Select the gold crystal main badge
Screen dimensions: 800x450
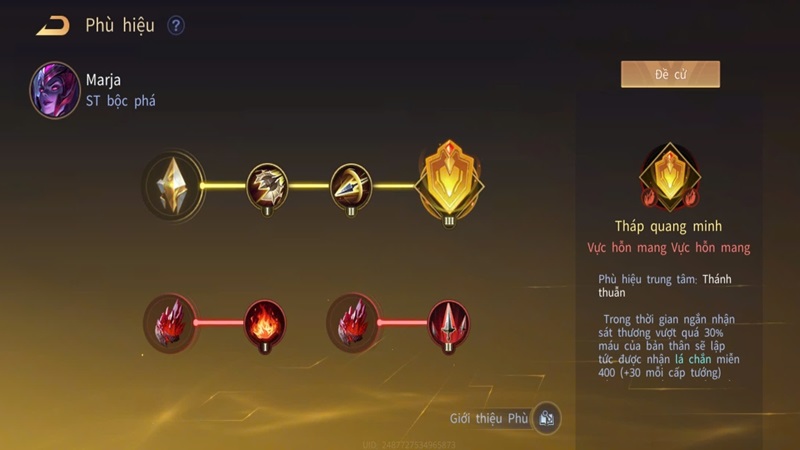pos(174,185)
